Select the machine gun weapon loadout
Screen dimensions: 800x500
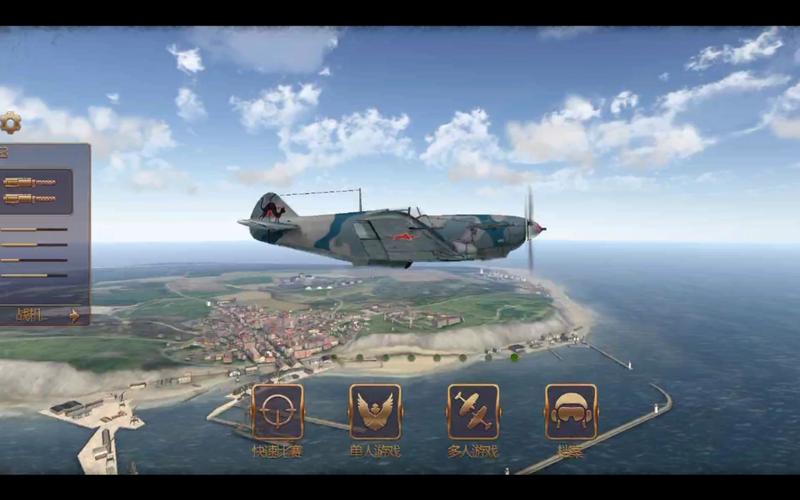pyautogui.click(x=36, y=190)
